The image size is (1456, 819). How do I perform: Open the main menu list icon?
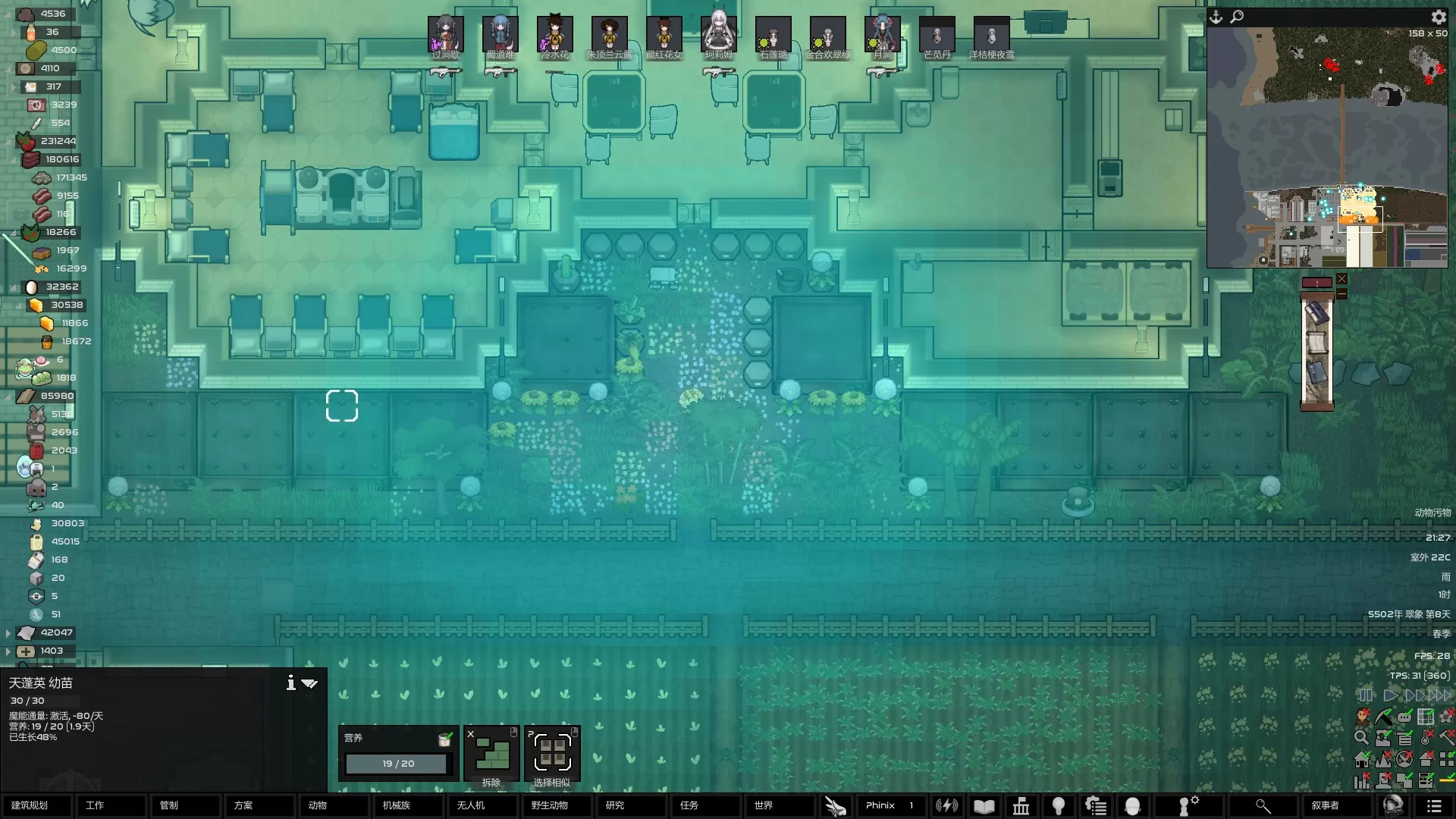(1434, 805)
